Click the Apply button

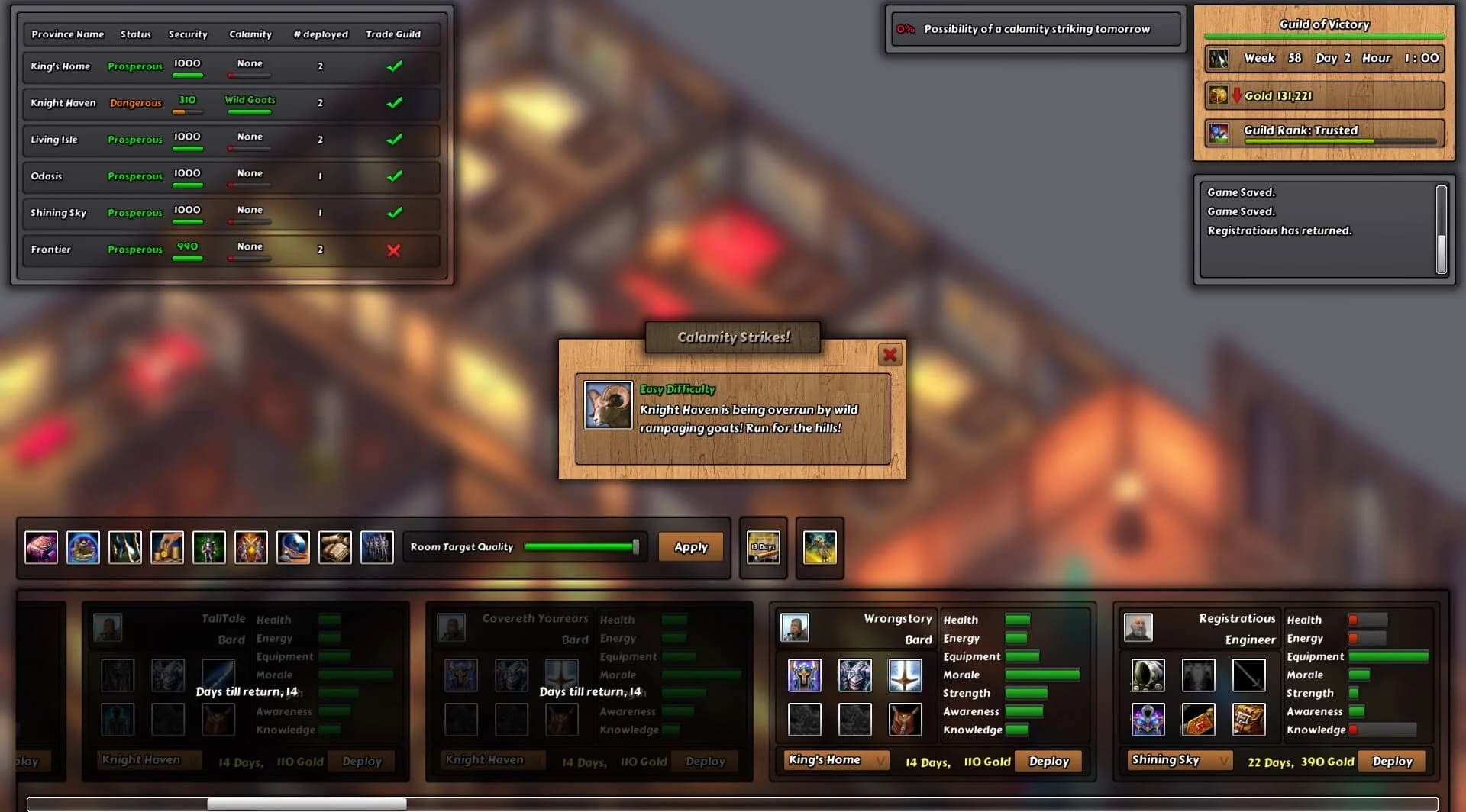coord(690,546)
